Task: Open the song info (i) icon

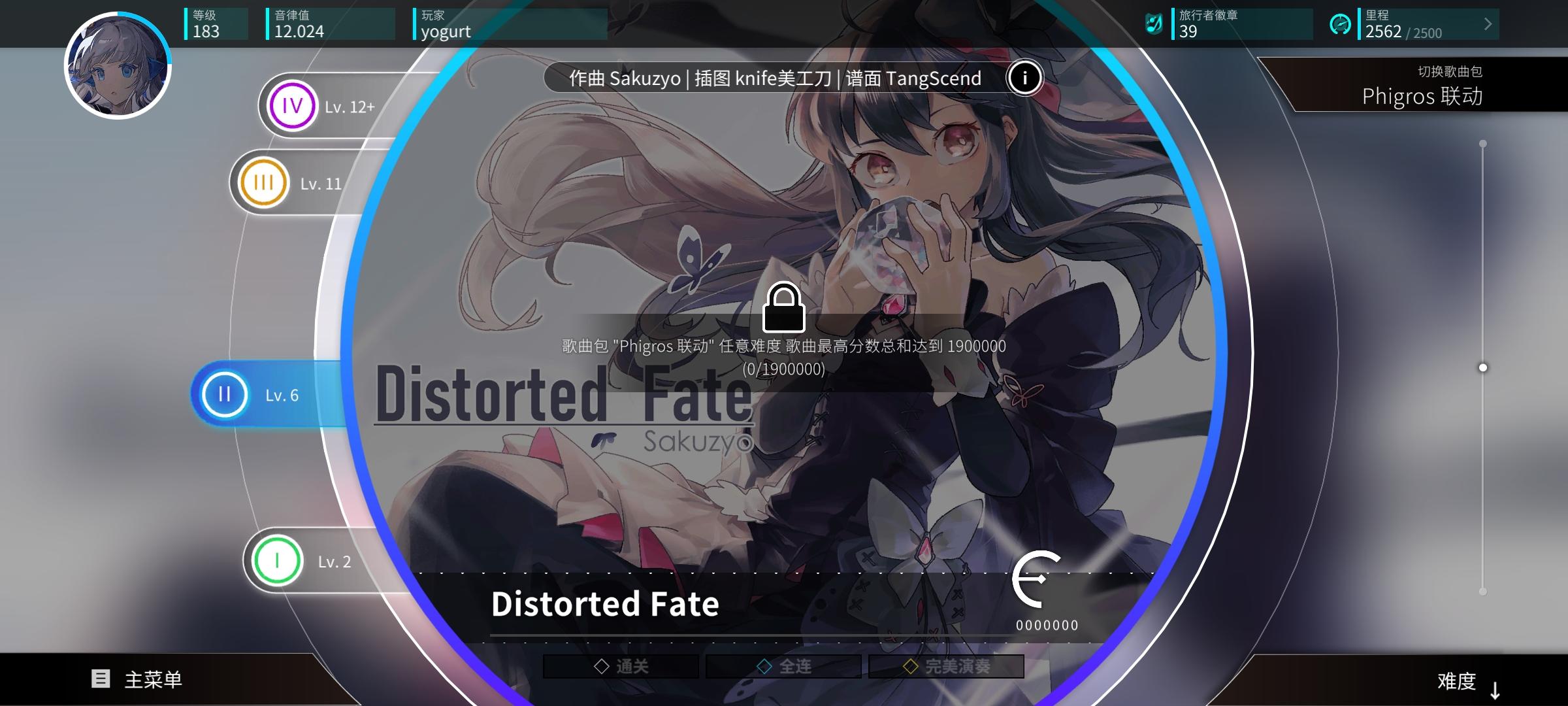Action: coord(1024,77)
